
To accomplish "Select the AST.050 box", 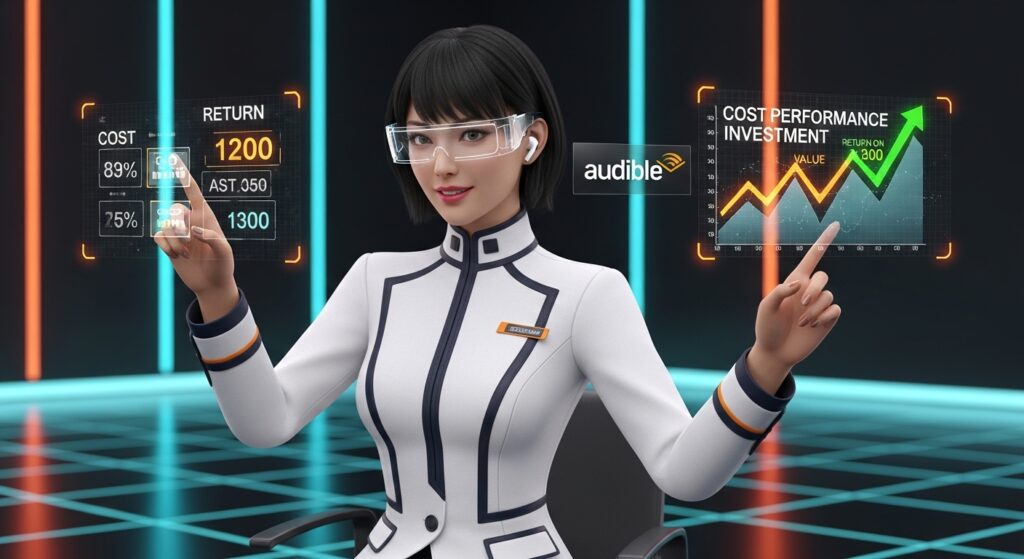I will (x=236, y=184).
